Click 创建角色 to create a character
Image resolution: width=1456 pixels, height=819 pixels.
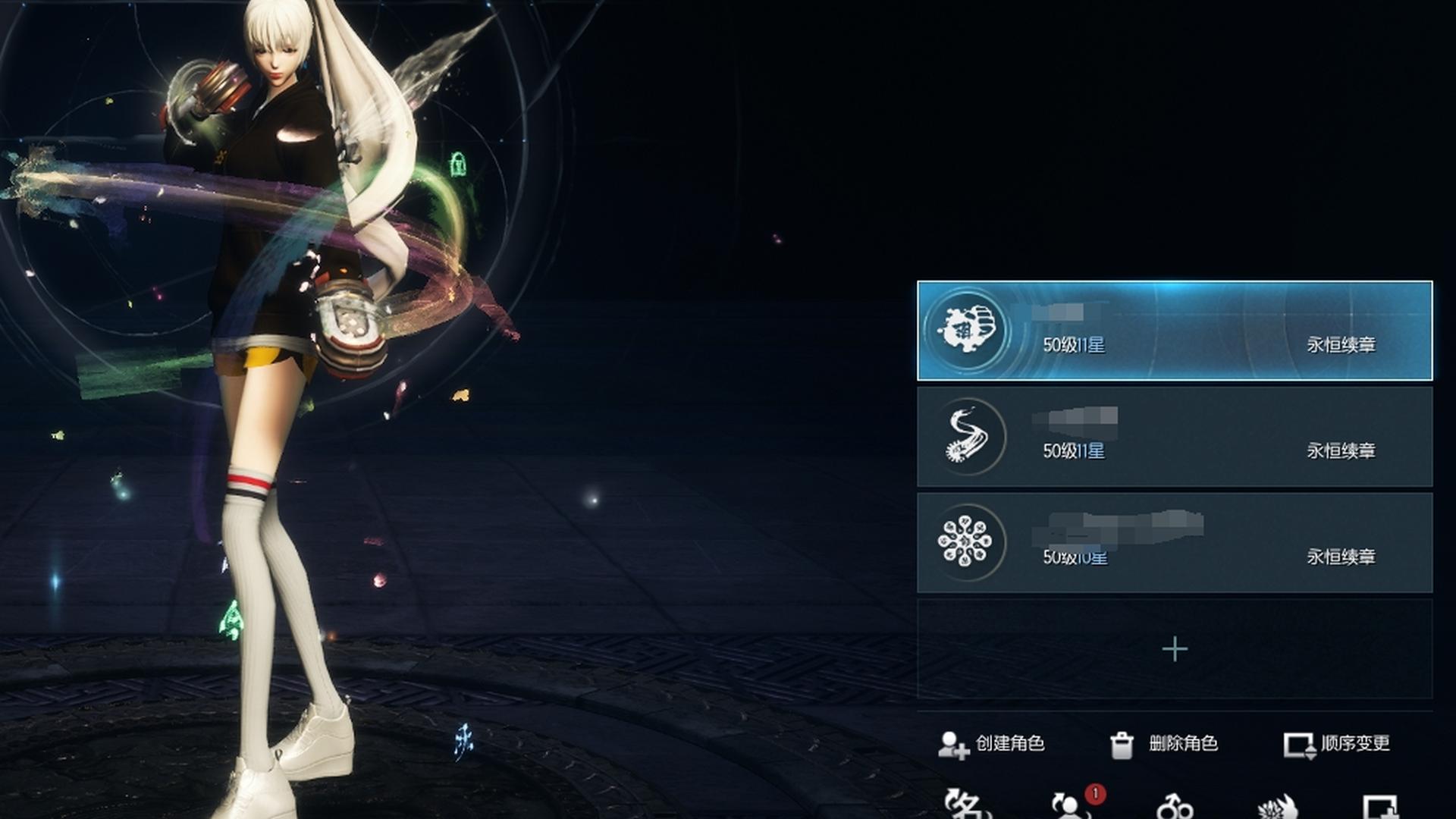tap(991, 744)
